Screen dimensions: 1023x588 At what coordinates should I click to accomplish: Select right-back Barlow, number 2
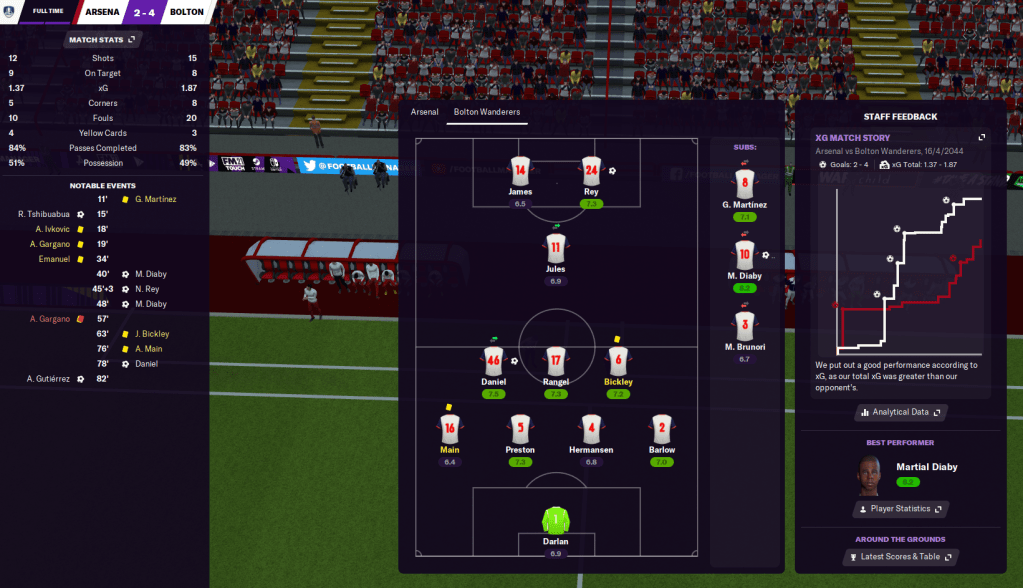[x=661, y=430]
